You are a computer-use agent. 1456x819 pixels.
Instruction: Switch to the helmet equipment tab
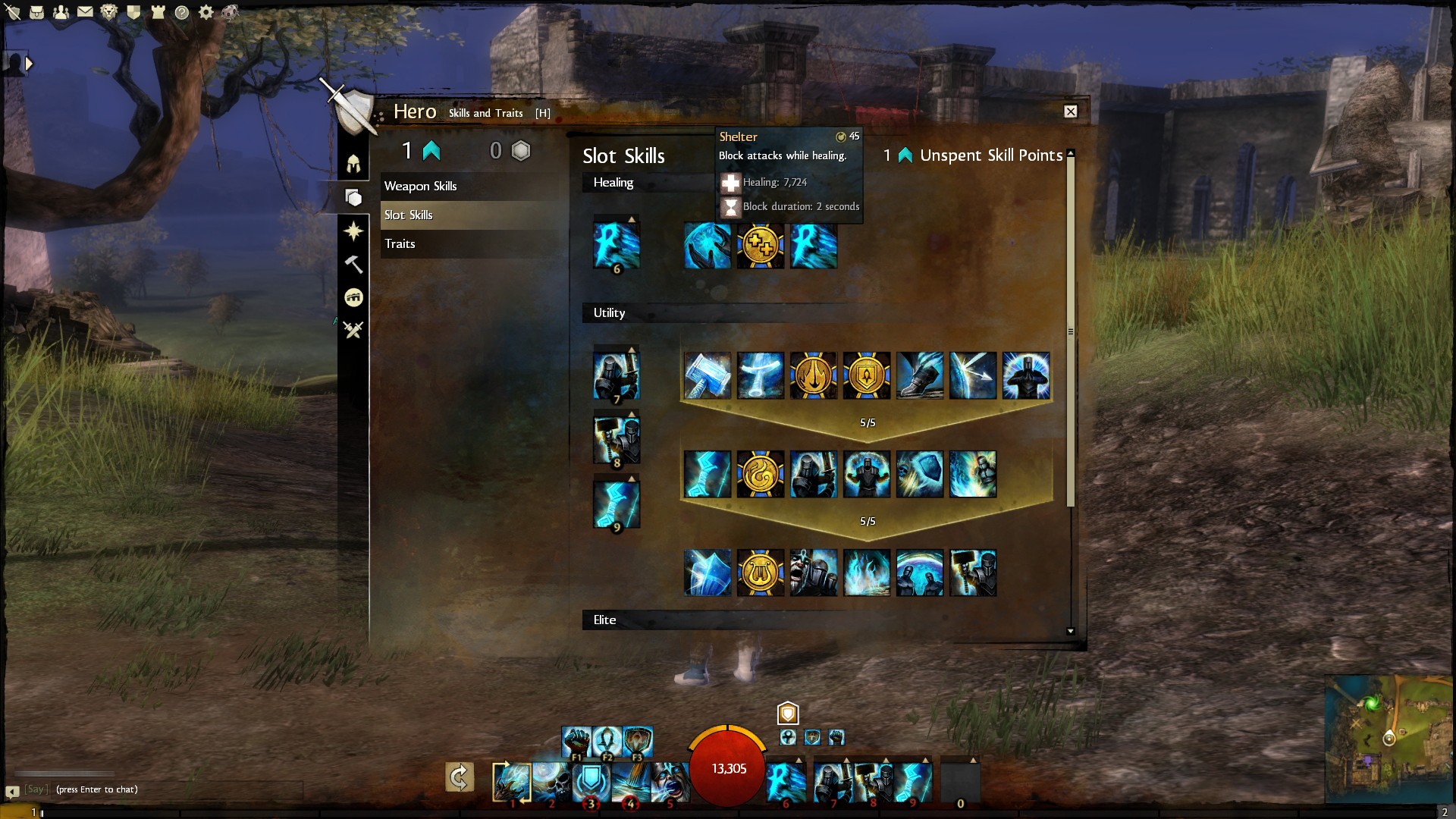pos(353,164)
